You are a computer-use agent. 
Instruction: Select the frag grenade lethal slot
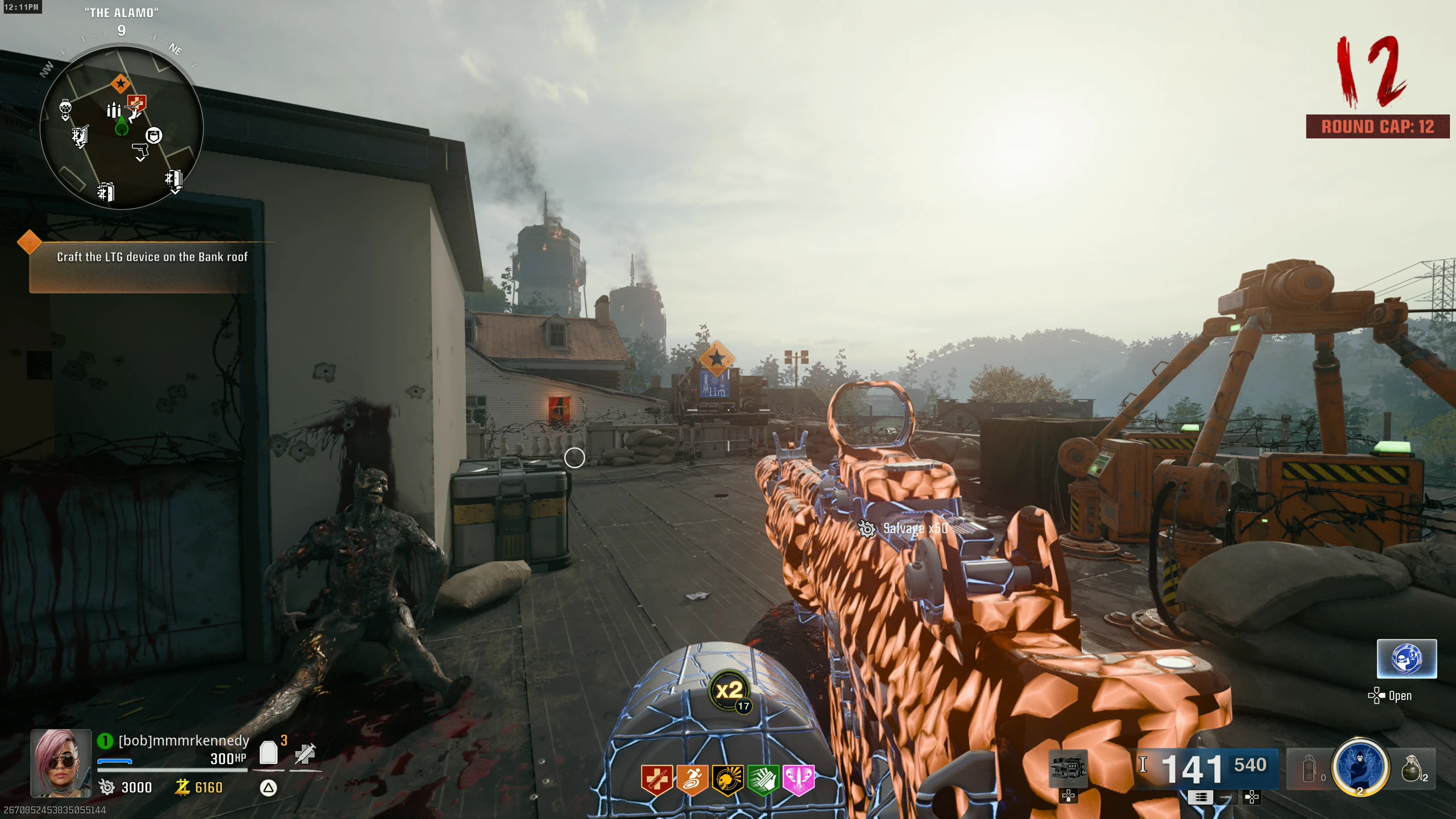[x=1412, y=769]
